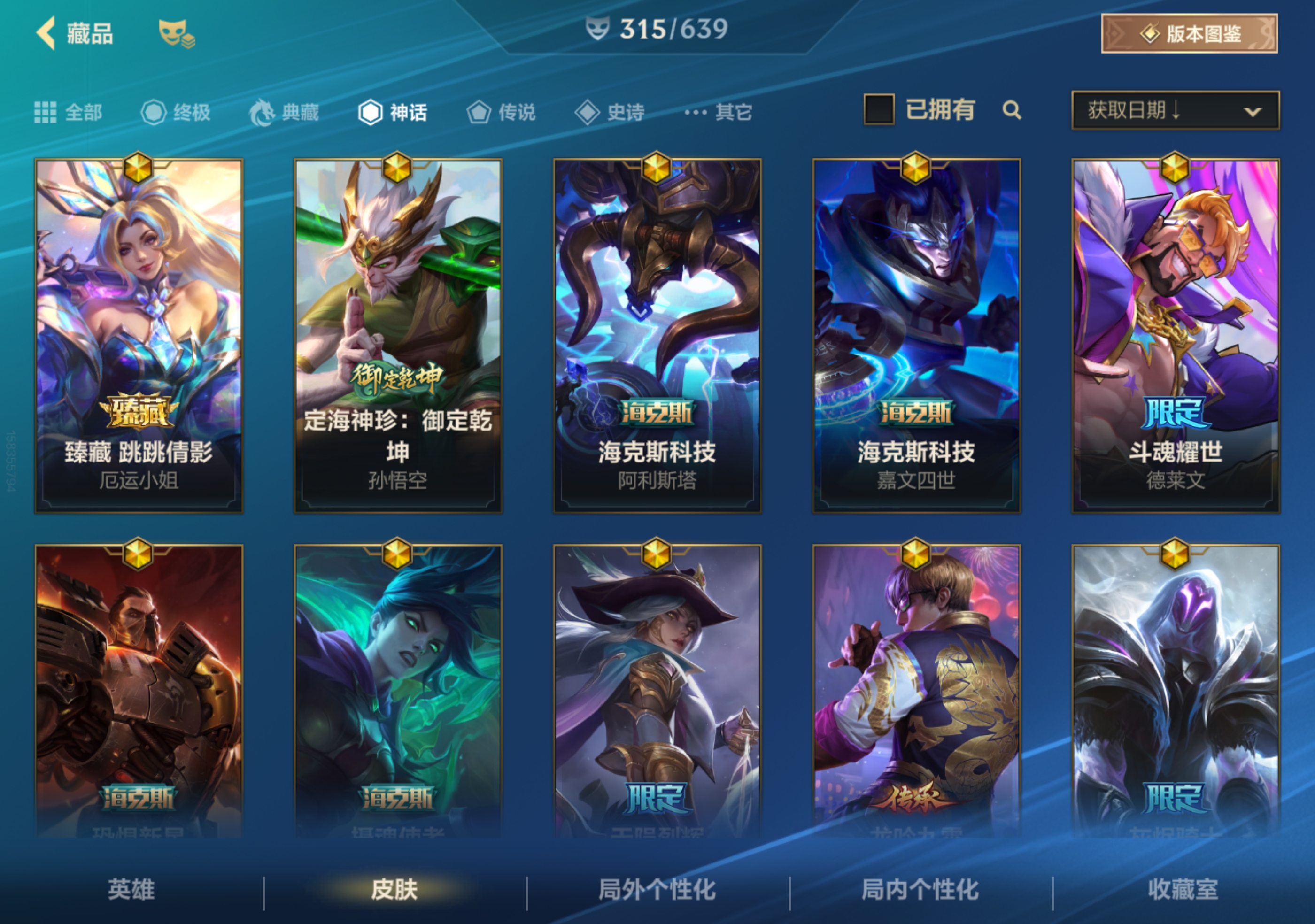Switch to the 英雄 bottom tab

tap(131, 890)
